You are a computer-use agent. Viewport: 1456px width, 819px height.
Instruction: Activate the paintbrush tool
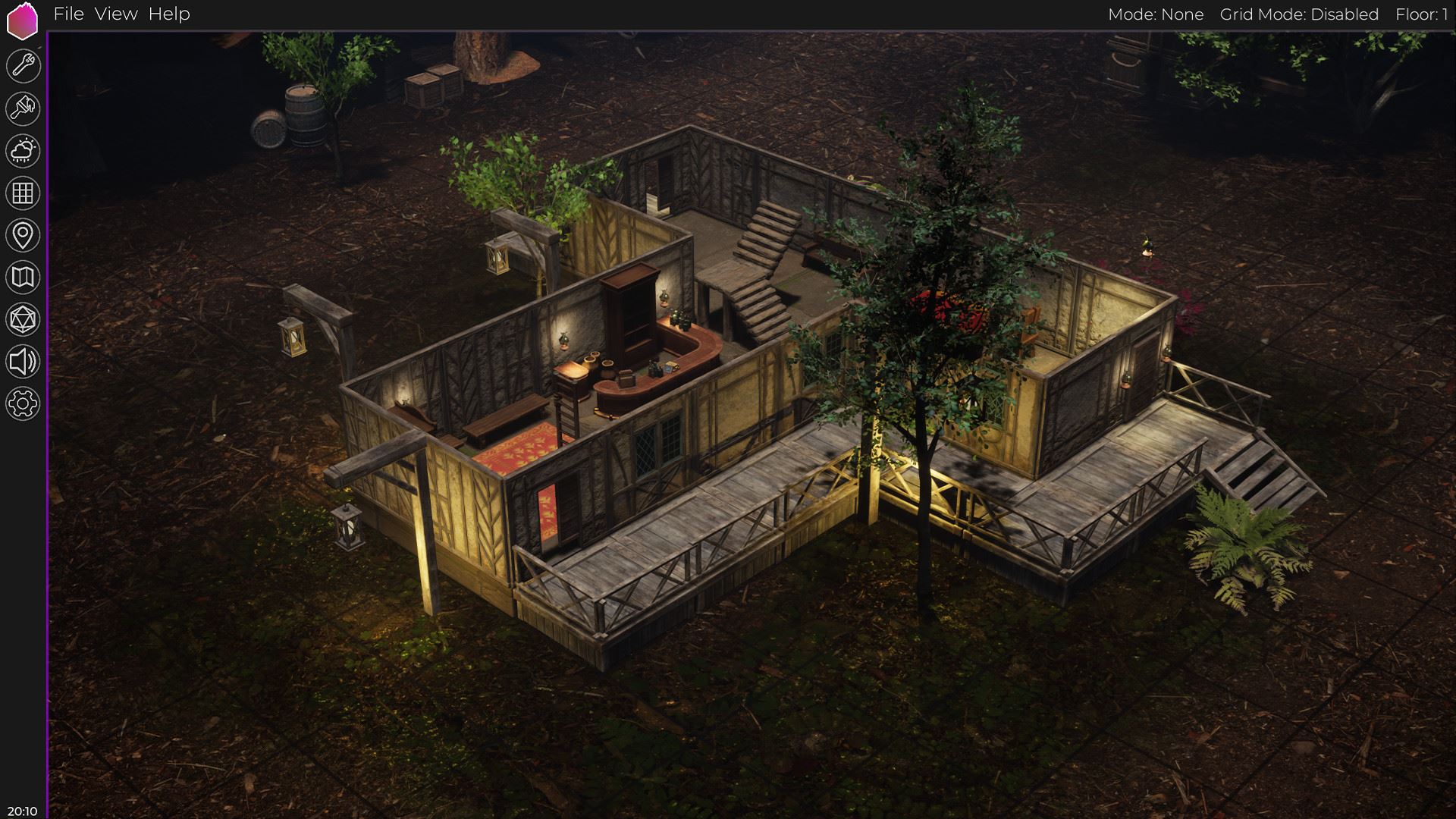[x=23, y=108]
